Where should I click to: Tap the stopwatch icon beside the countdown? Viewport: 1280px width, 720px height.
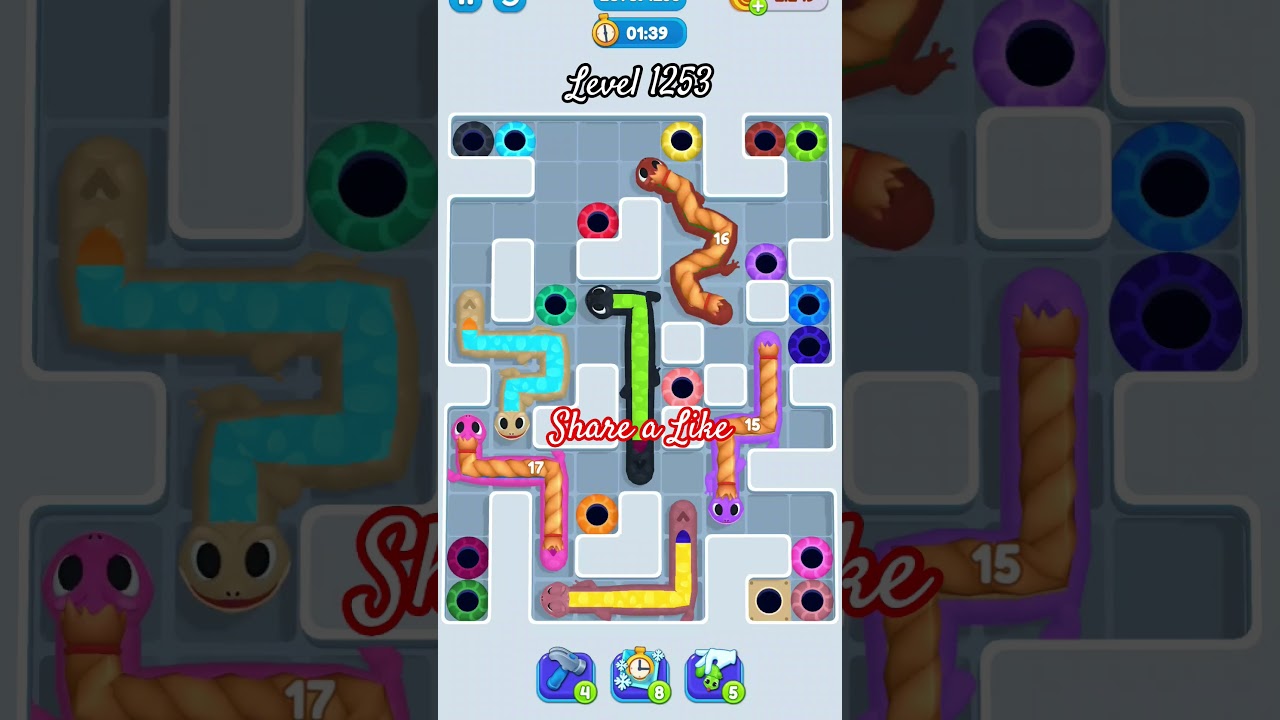tap(605, 32)
